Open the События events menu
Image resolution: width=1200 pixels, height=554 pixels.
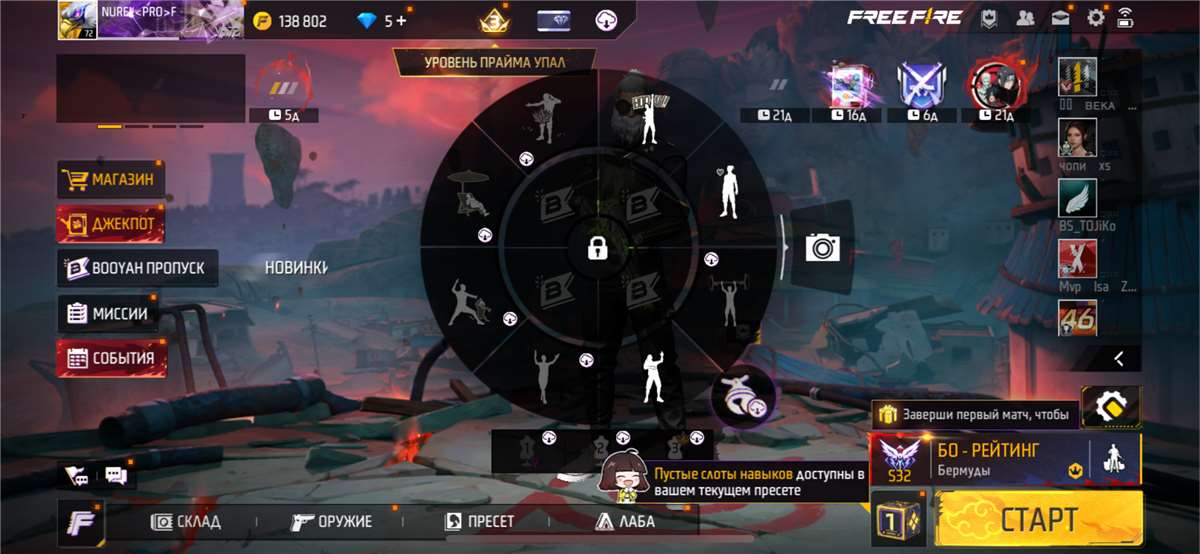112,358
